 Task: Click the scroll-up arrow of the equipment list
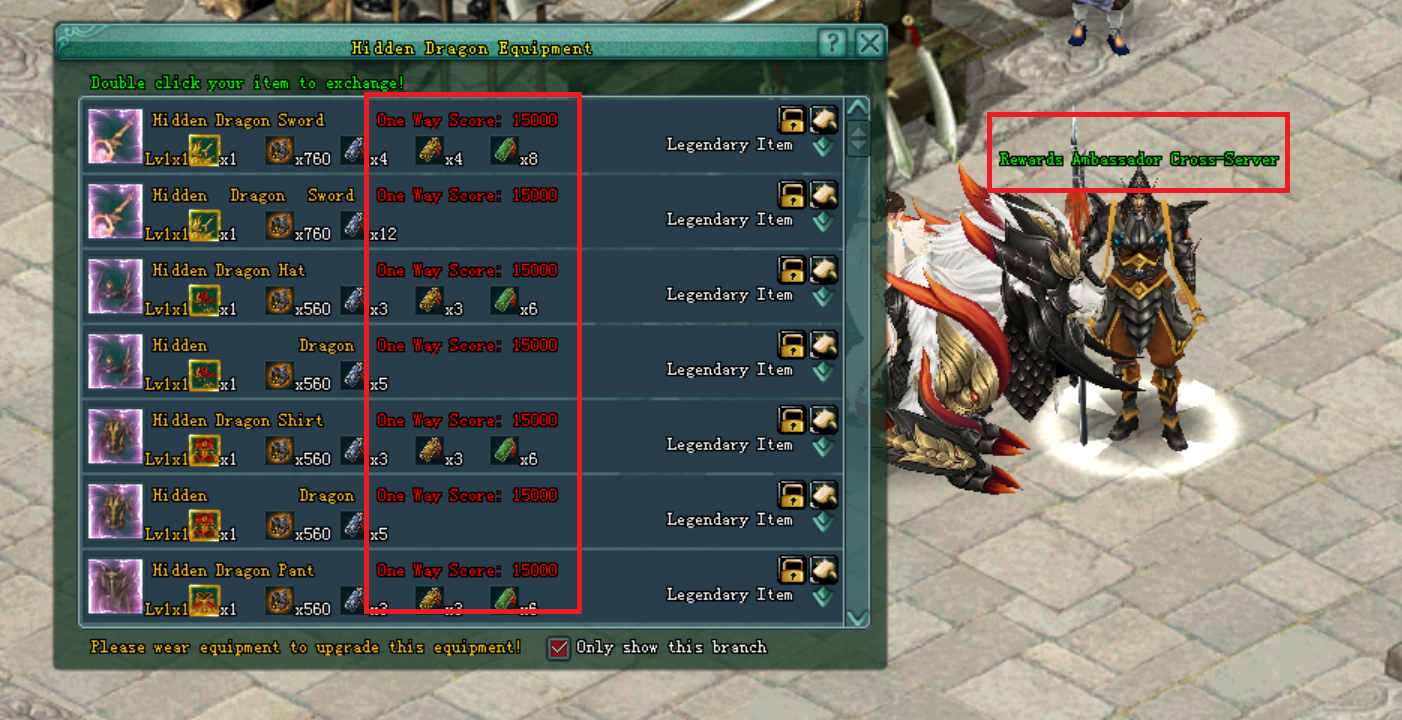point(857,108)
